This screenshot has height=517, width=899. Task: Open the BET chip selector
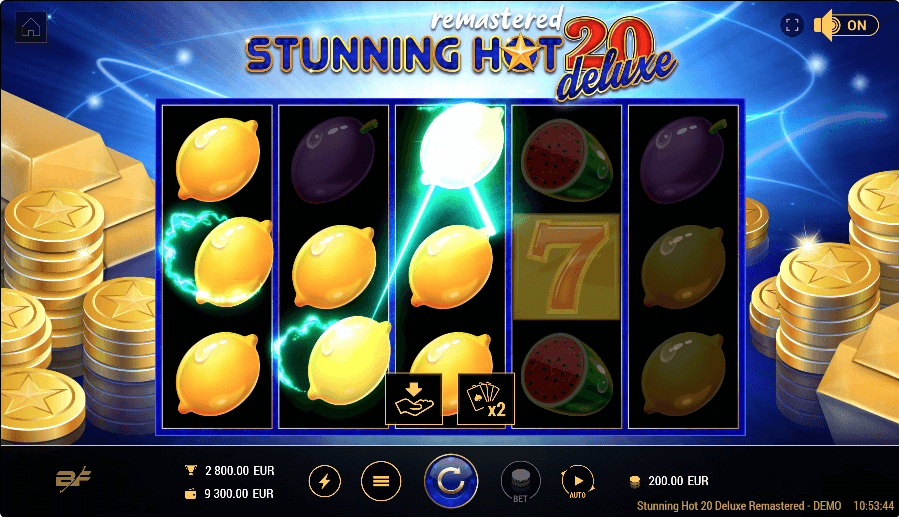519,482
